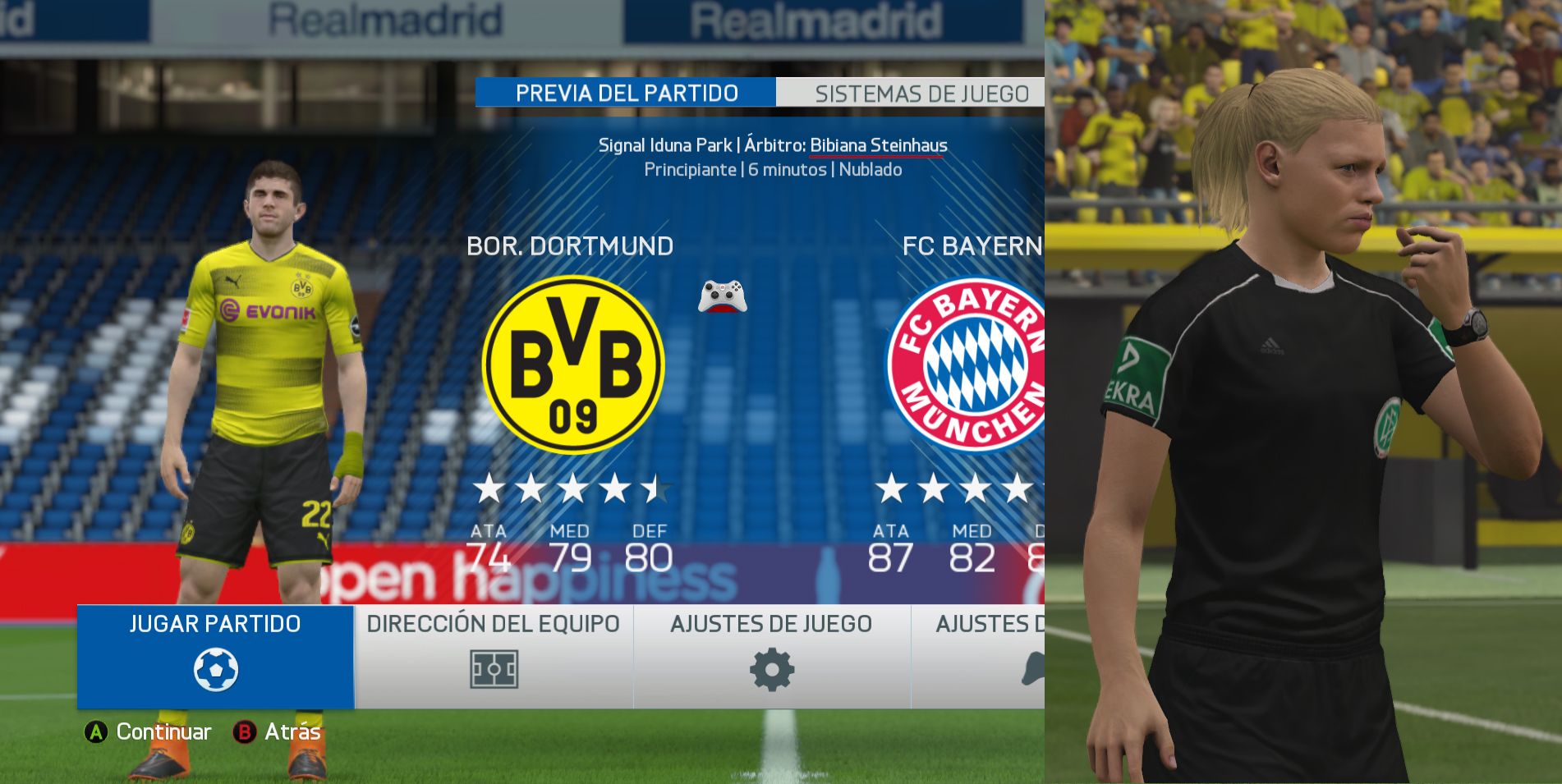Select the Borussia Dortmund crest
Viewport: 1562px width, 784px height.
click(572, 364)
